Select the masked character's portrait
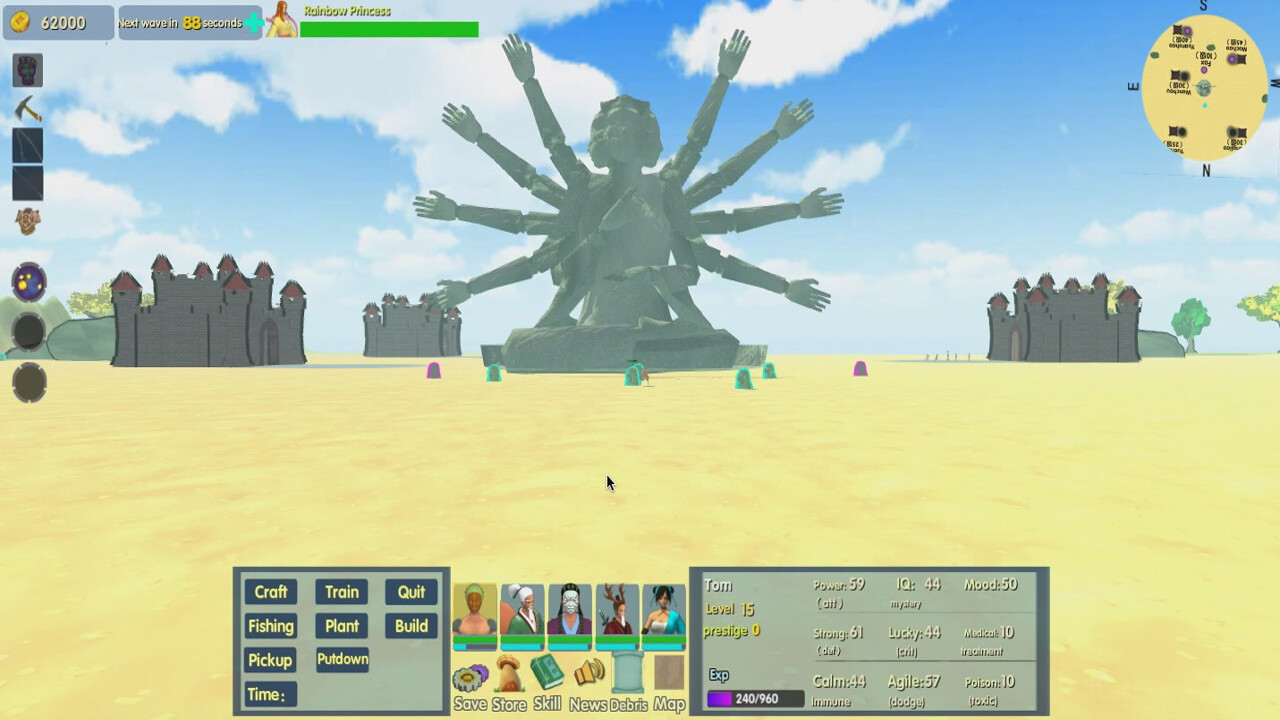1280x720 pixels. [570, 610]
